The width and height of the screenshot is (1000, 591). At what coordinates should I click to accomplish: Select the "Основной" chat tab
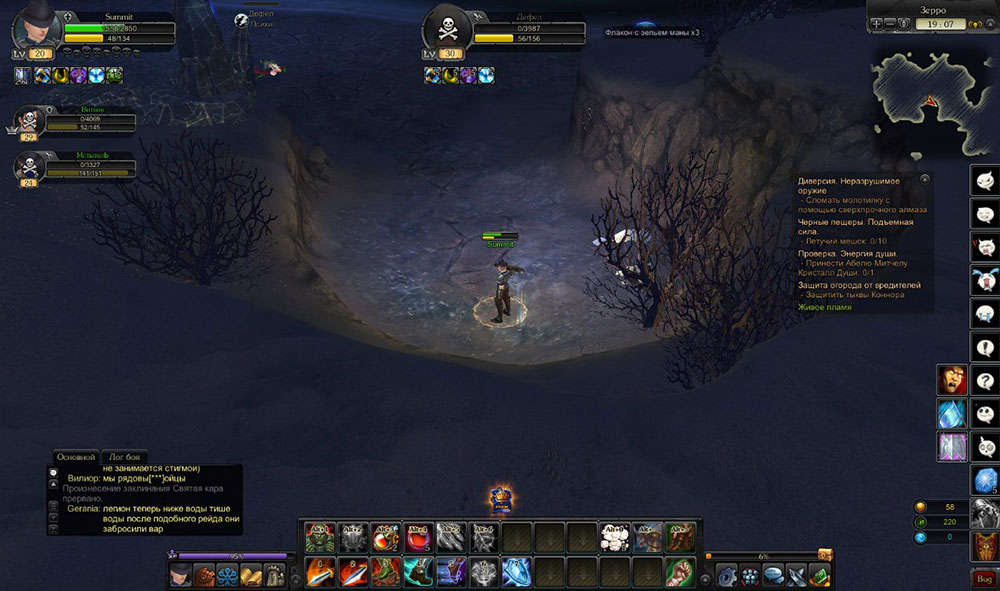tap(77, 456)
